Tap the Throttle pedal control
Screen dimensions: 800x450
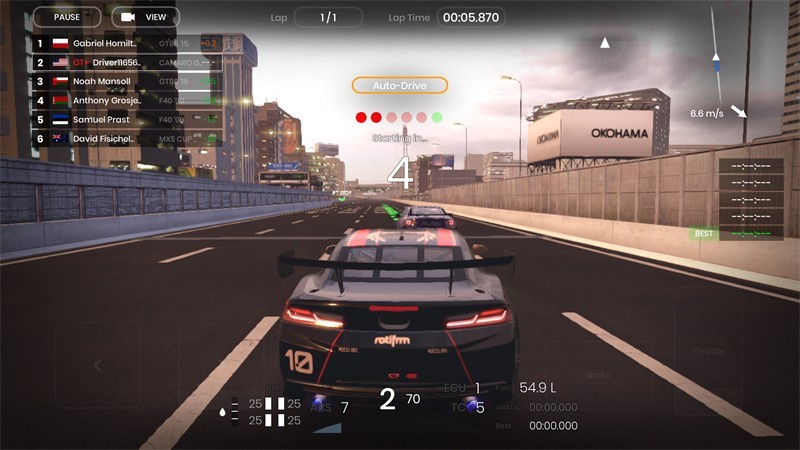point(708,353)
